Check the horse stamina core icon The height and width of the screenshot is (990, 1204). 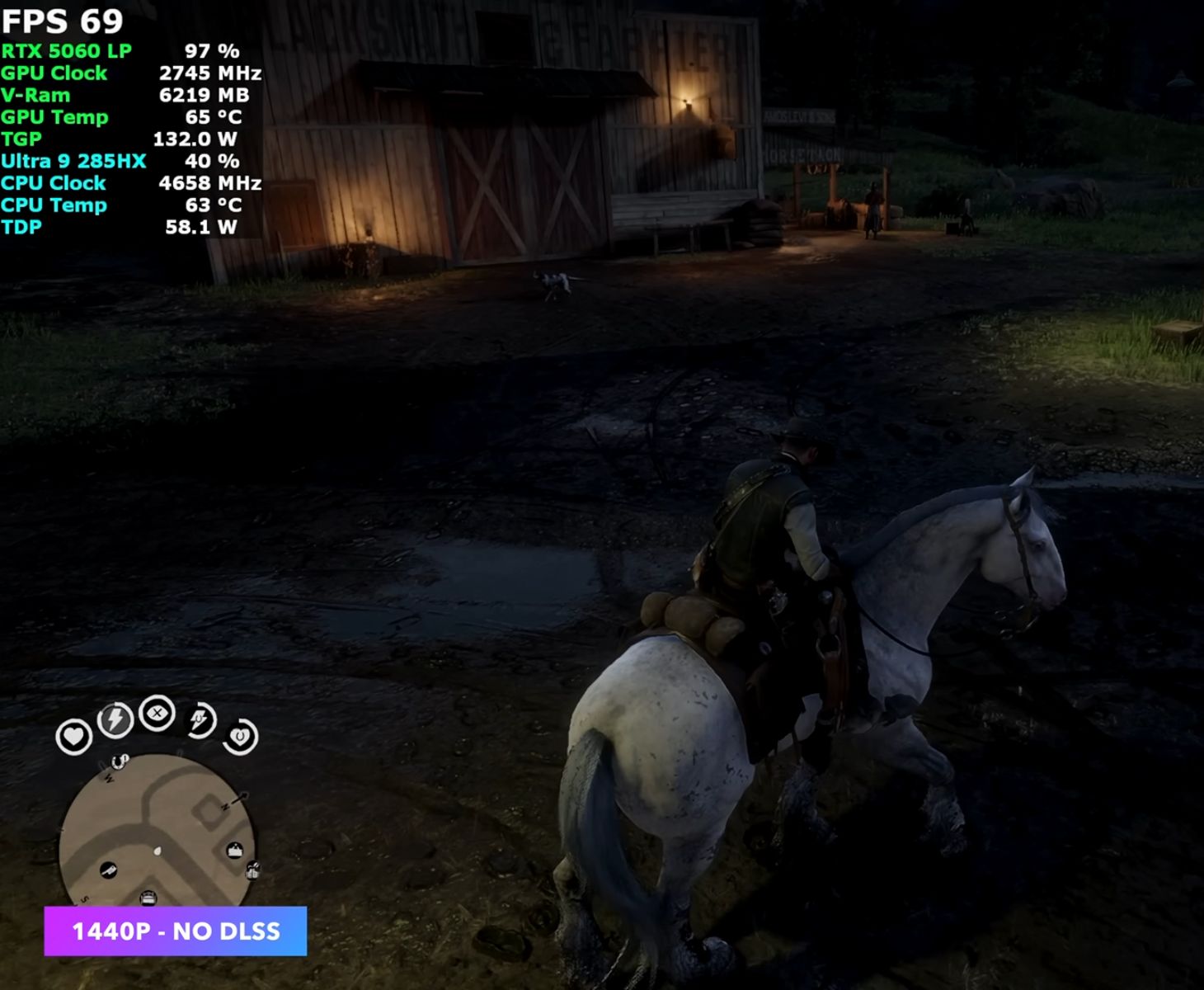(x=200, y=720)
